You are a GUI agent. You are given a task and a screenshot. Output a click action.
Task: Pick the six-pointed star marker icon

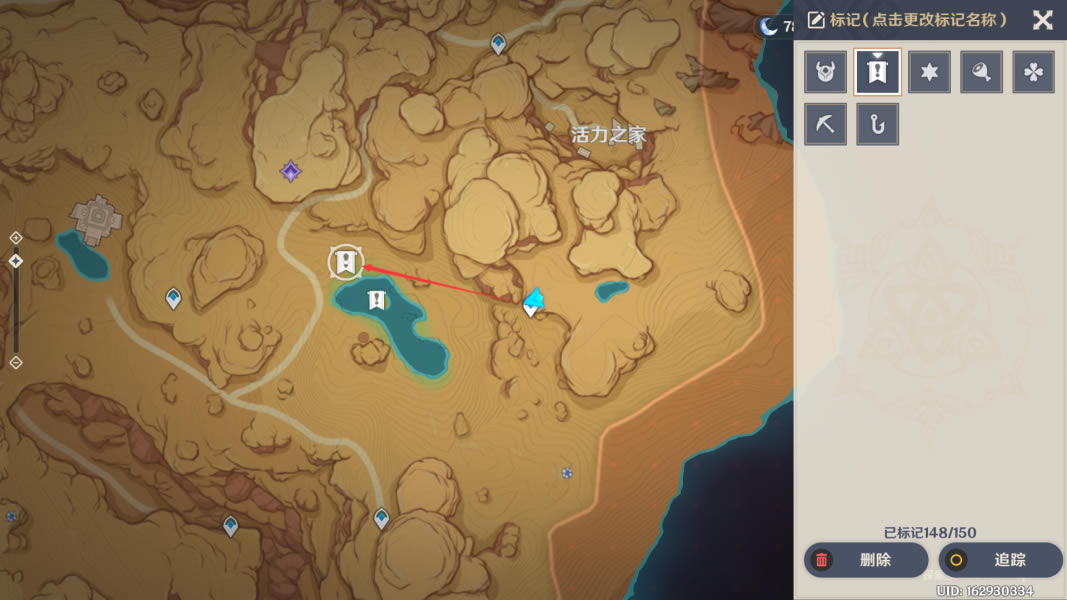pos(930,72)
